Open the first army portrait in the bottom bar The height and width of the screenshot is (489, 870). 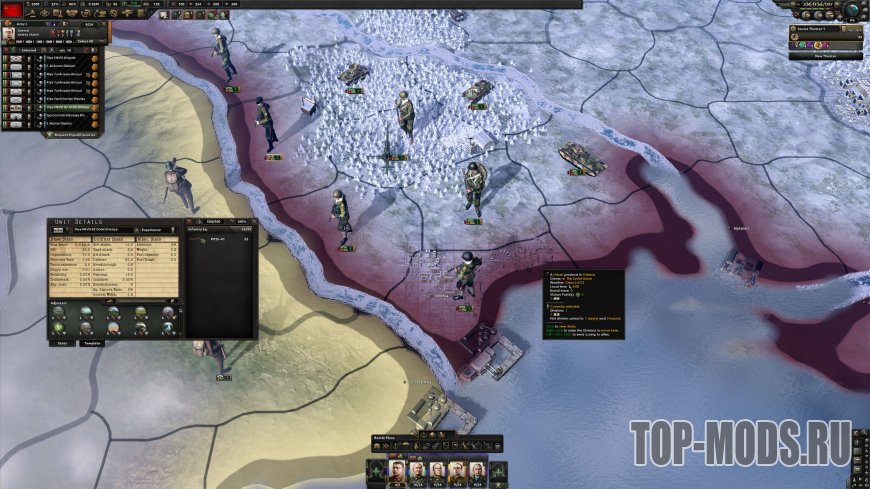coord(397,469)
